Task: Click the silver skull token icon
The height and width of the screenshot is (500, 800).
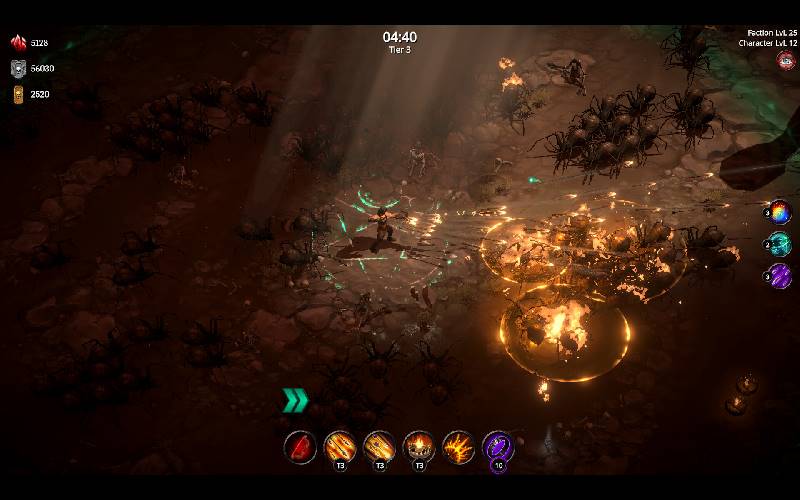Action: (x=18, y=68)
